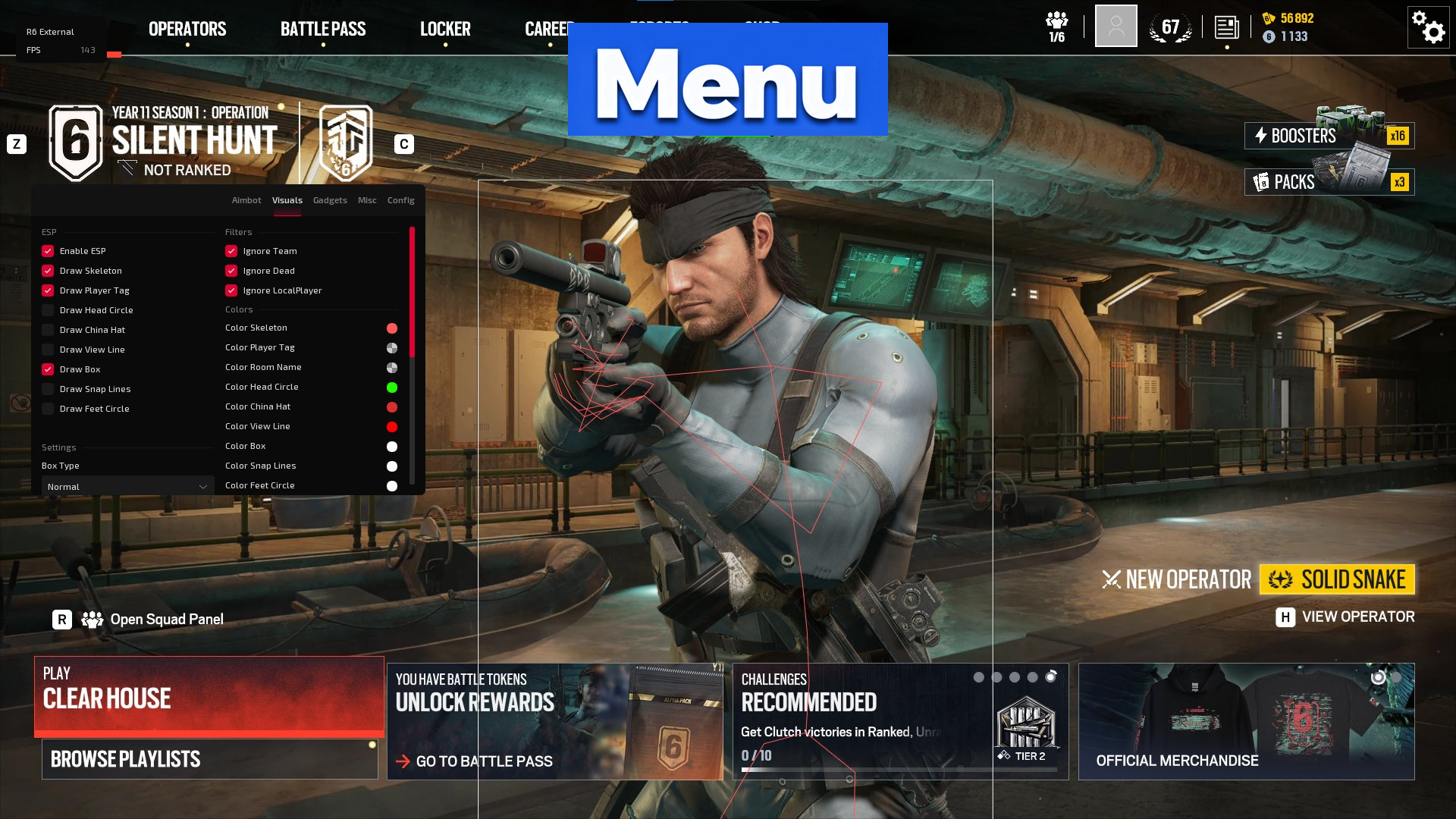The image size is (1456, 819).
Task: Disable the Draw Skeleton checkbox
Action: tap(49, 271)
